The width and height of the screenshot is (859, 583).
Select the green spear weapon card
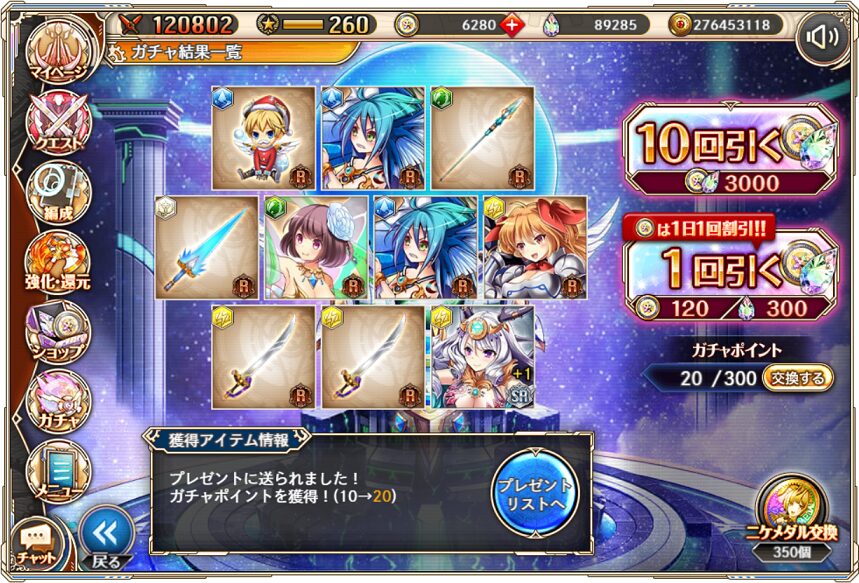coord(481,138)
